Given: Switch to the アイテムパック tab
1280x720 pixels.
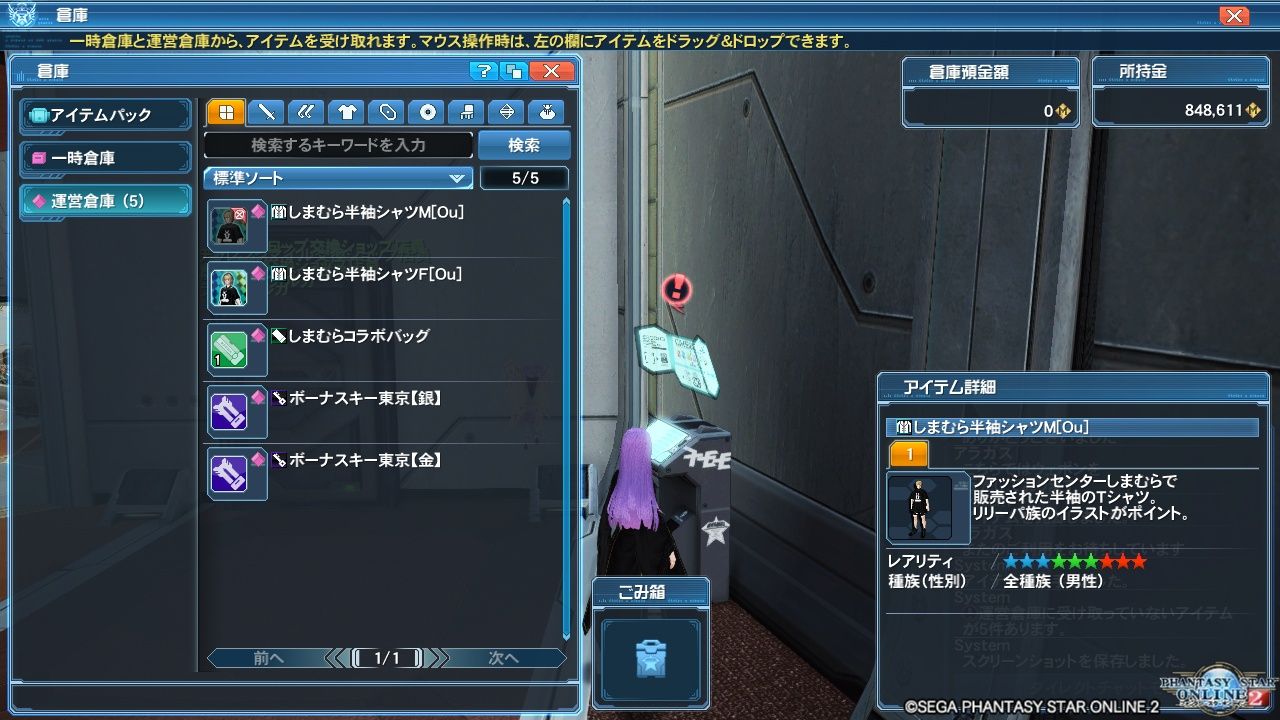Looking at the screenshot, I should click(x=105, y=114).
